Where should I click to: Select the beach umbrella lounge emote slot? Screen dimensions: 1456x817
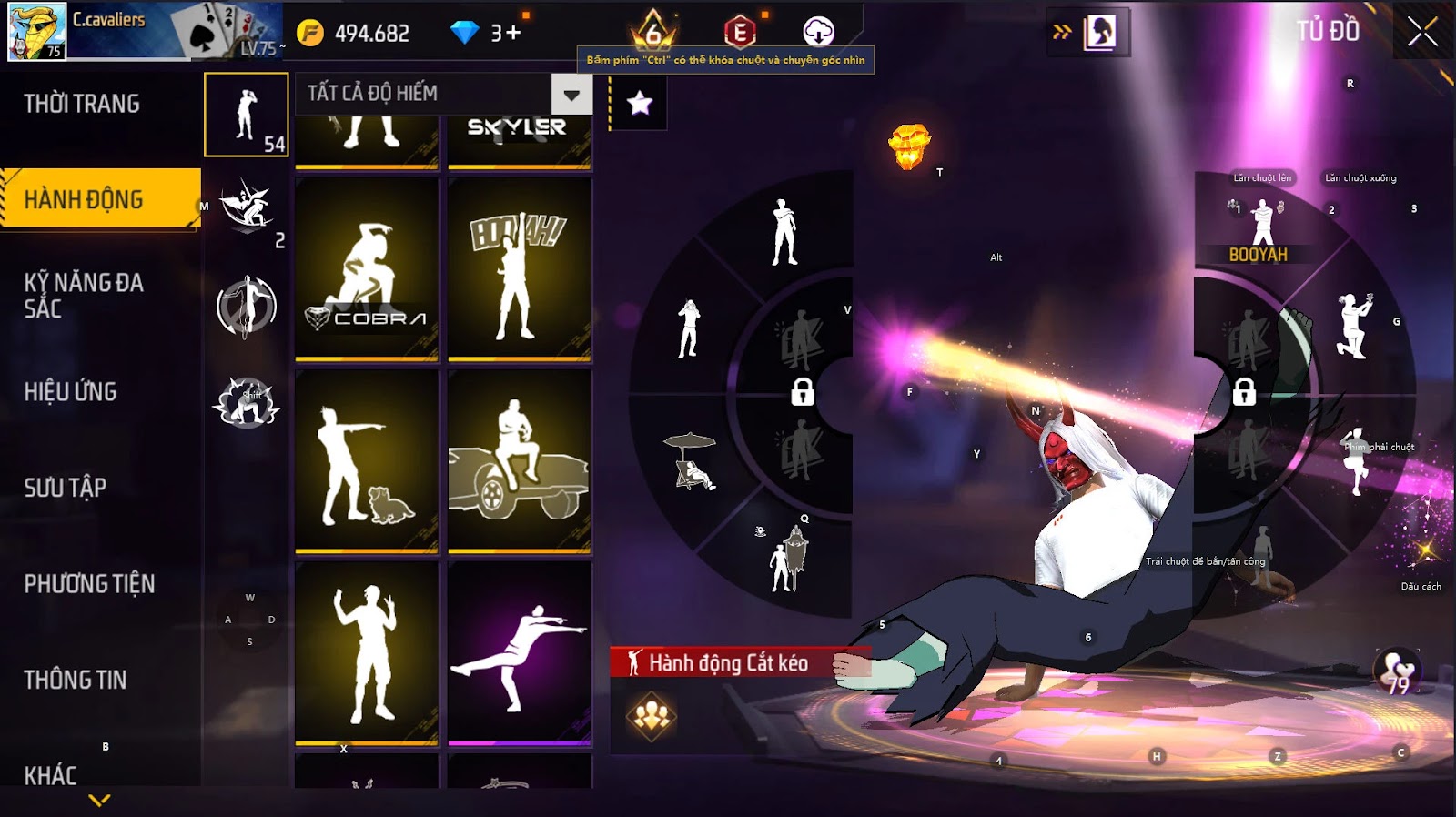pyautogui.click(x=693, y=462)
